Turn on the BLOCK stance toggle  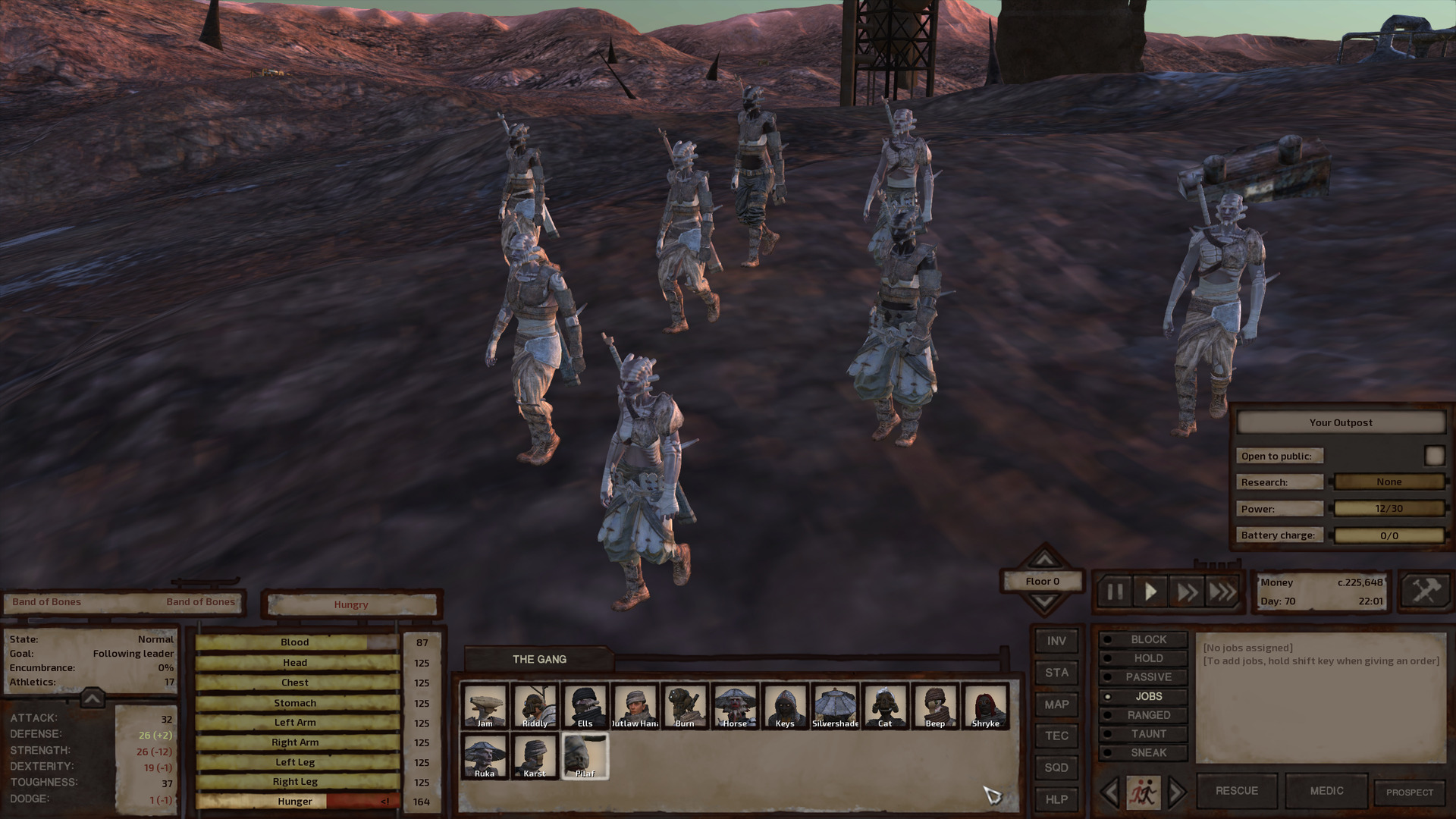point(1144,639)
